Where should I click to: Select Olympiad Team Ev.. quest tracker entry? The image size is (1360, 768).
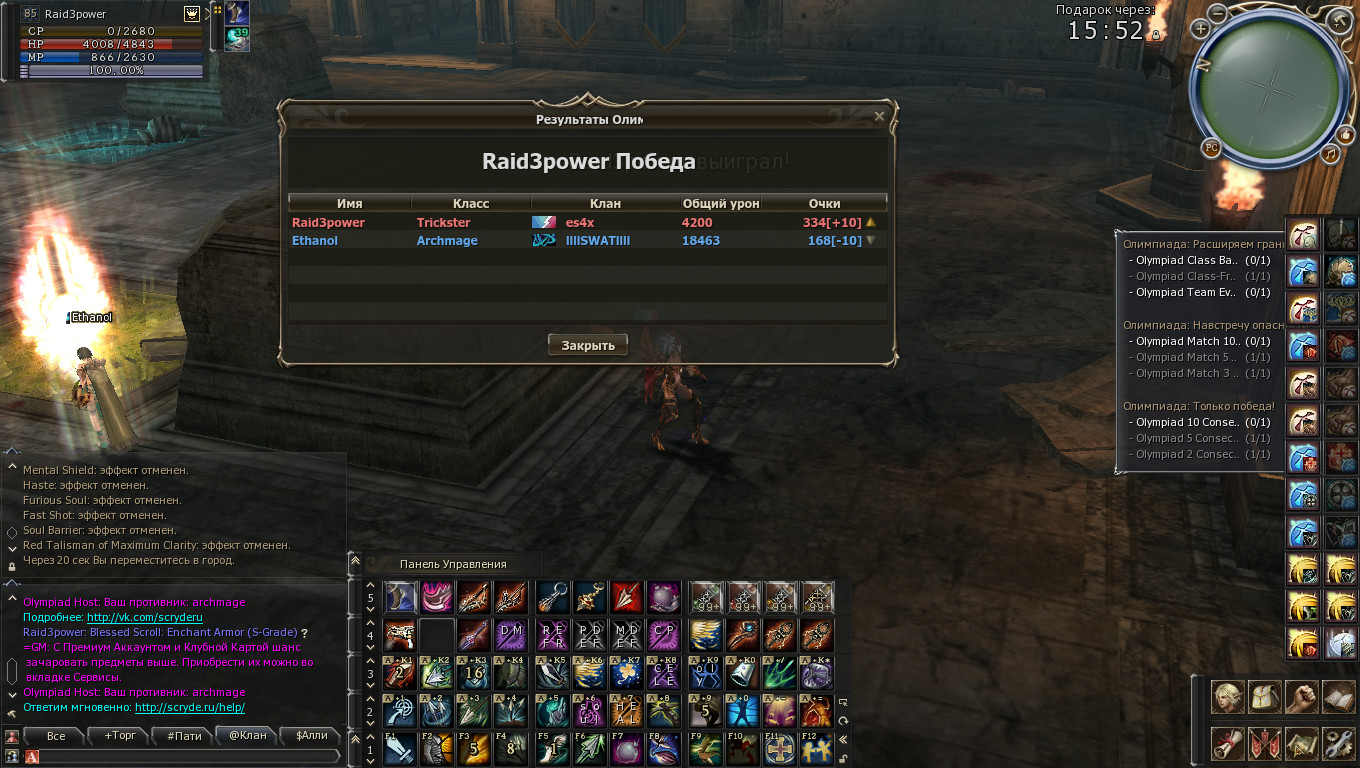[1185, 293]
